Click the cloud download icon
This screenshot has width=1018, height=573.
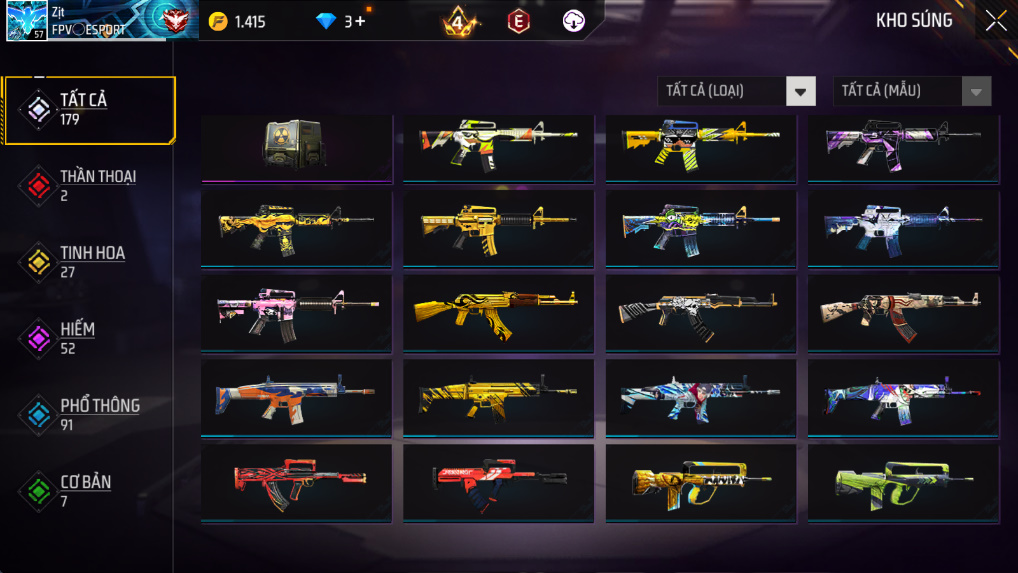pyautogui.click(x=573, y=21)
